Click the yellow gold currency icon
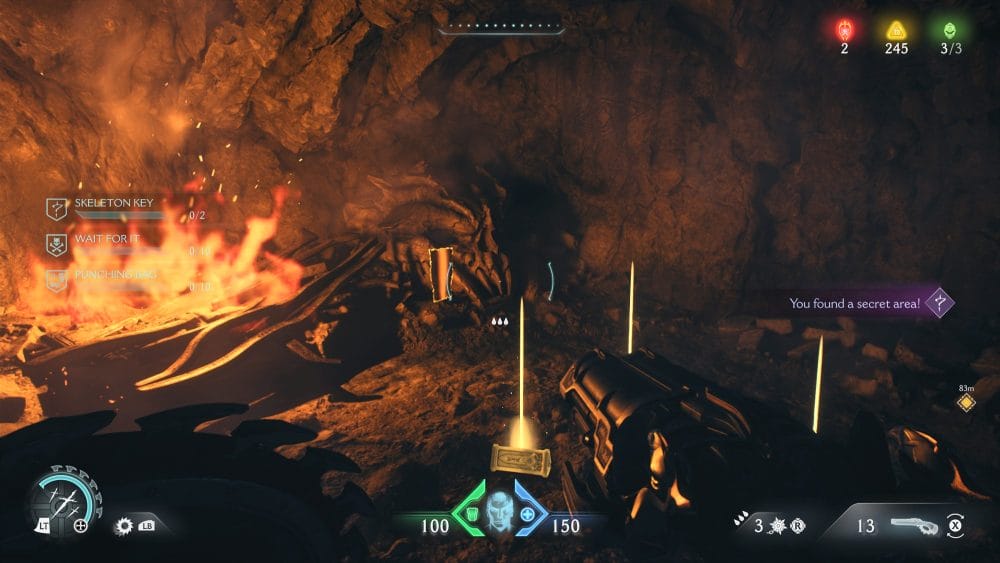The width and height of the screenshot is (1000, 563). pos(896,29)
